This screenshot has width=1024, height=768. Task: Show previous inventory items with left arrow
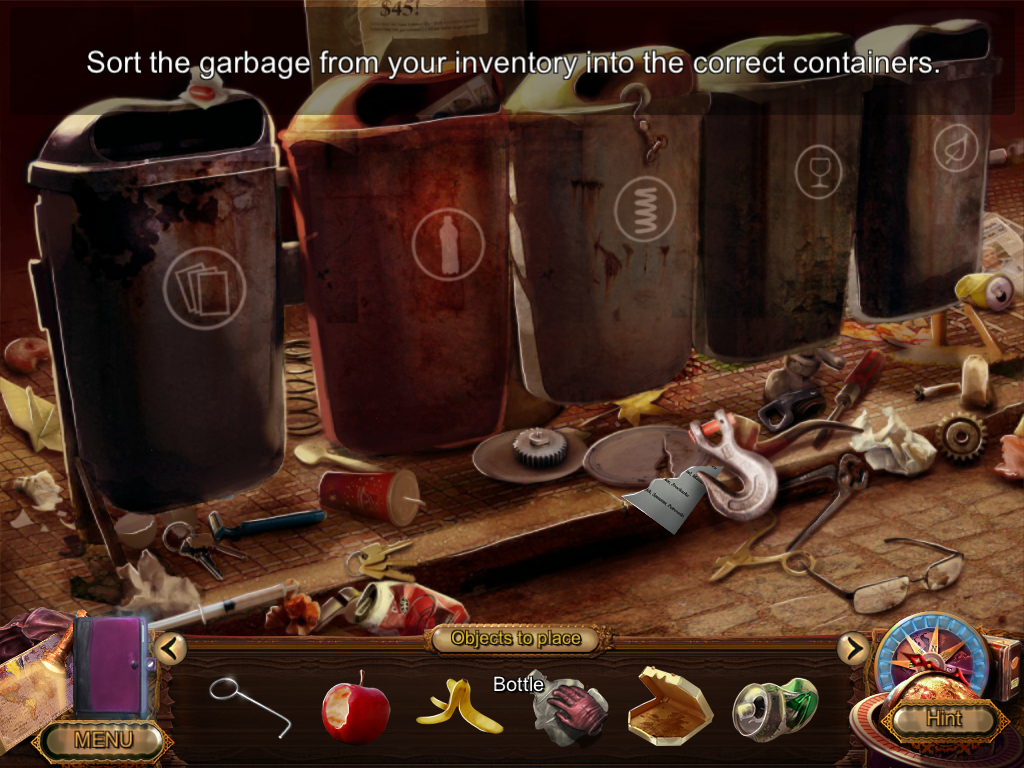tap(171, 649)
